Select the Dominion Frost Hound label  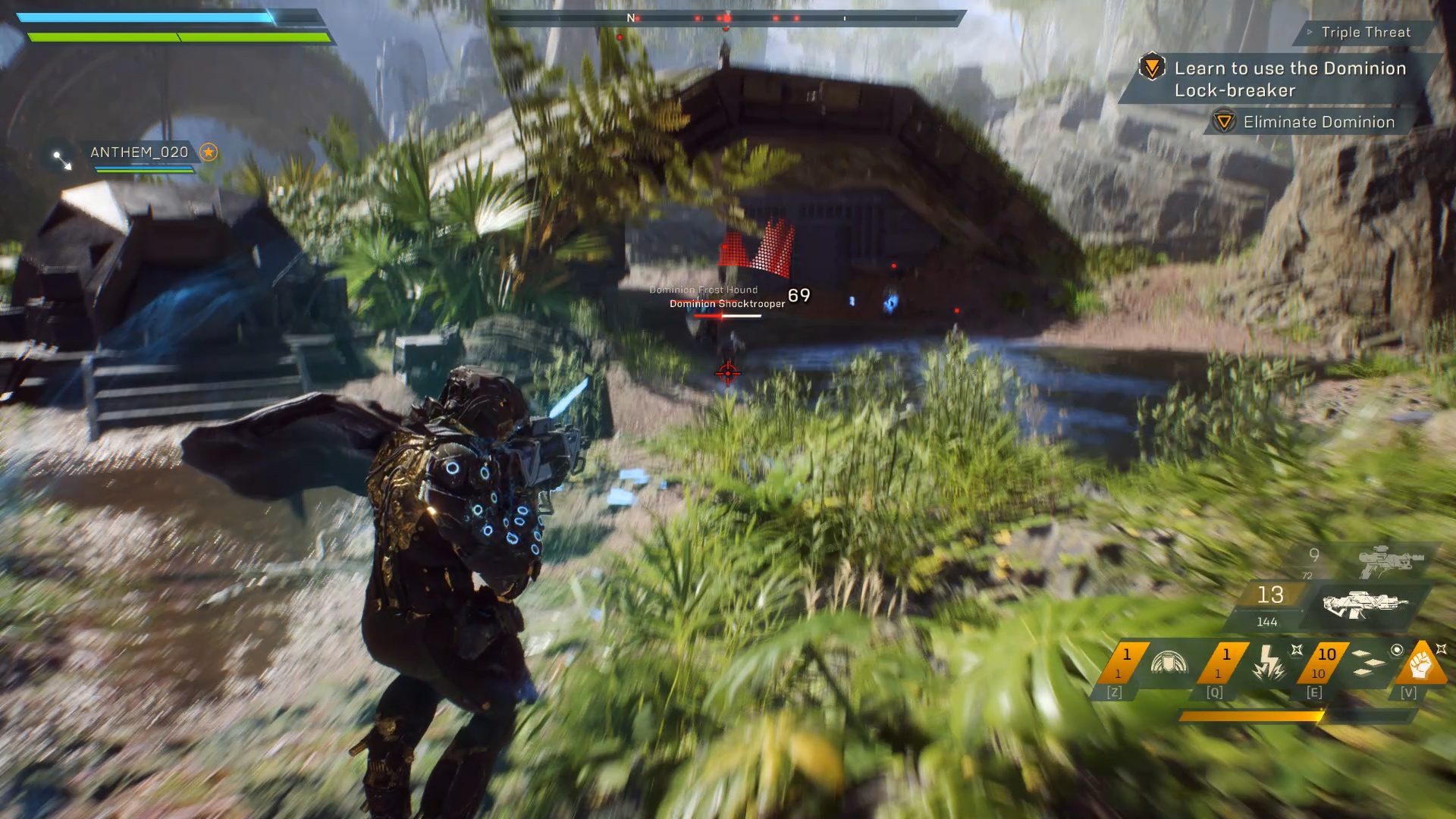pyautogui.click(x=704, y=289)
